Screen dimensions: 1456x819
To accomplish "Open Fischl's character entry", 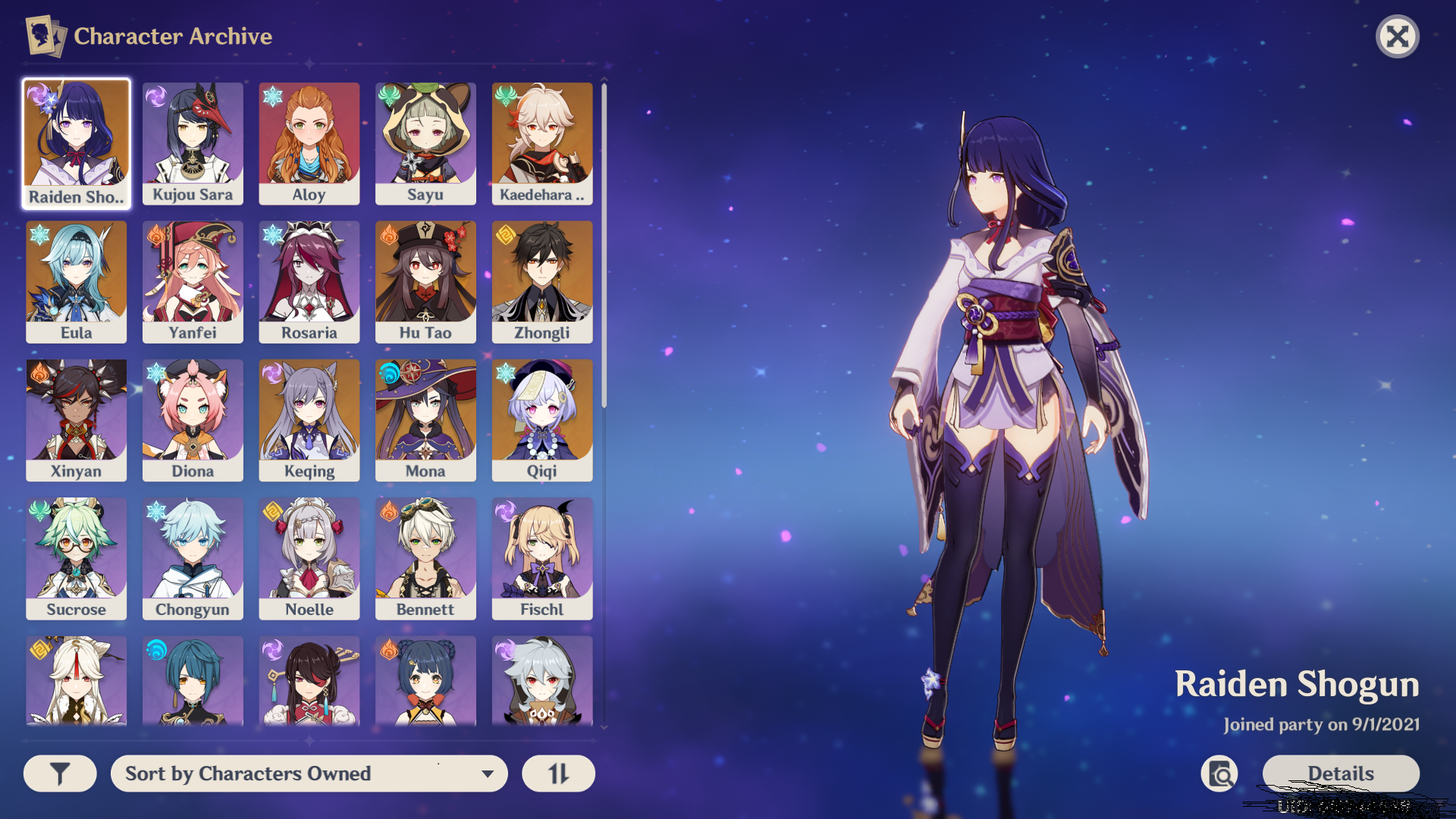I will [x=541, y=557].
